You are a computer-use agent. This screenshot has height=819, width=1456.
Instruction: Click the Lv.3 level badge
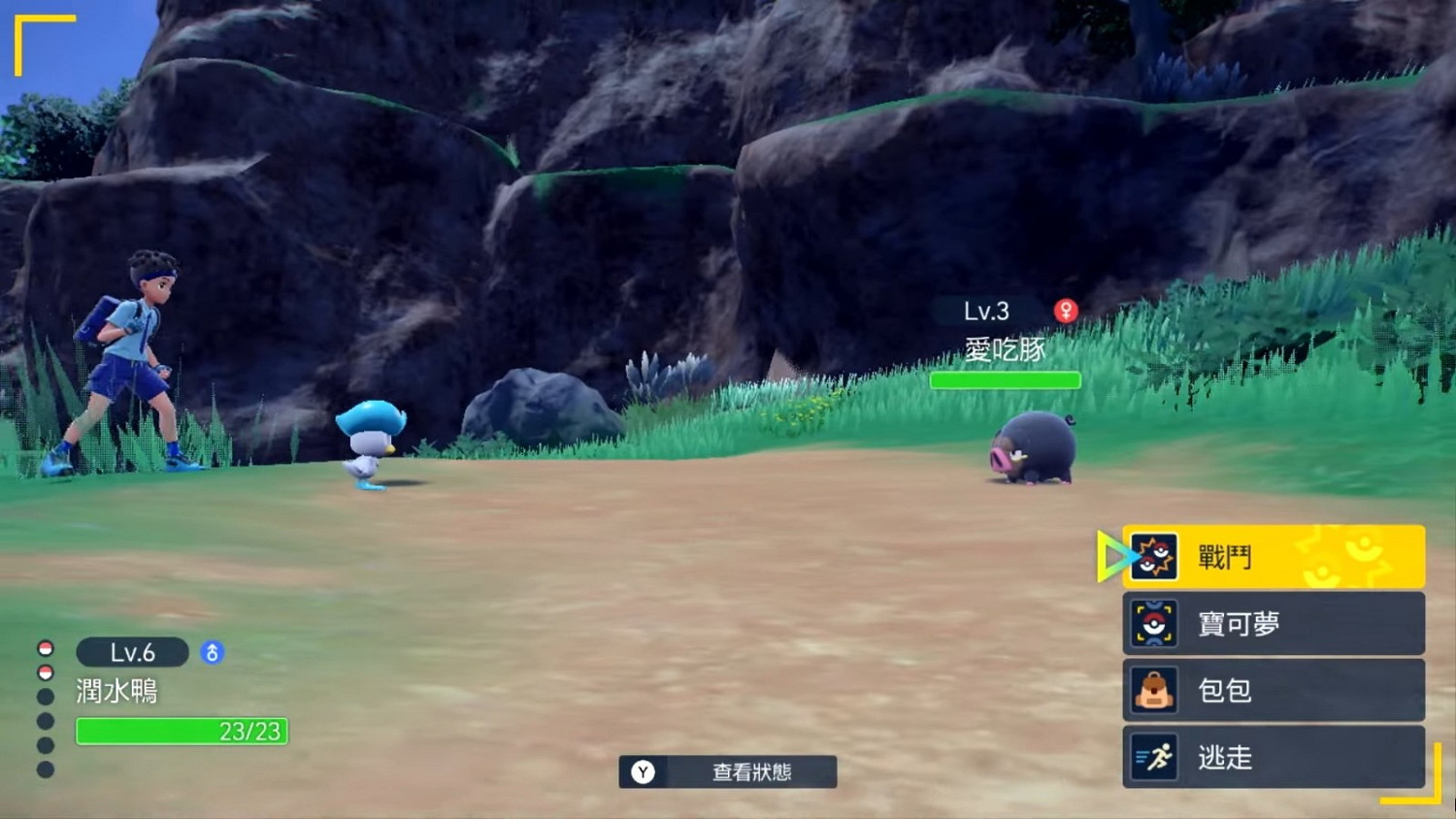point(988,311)
